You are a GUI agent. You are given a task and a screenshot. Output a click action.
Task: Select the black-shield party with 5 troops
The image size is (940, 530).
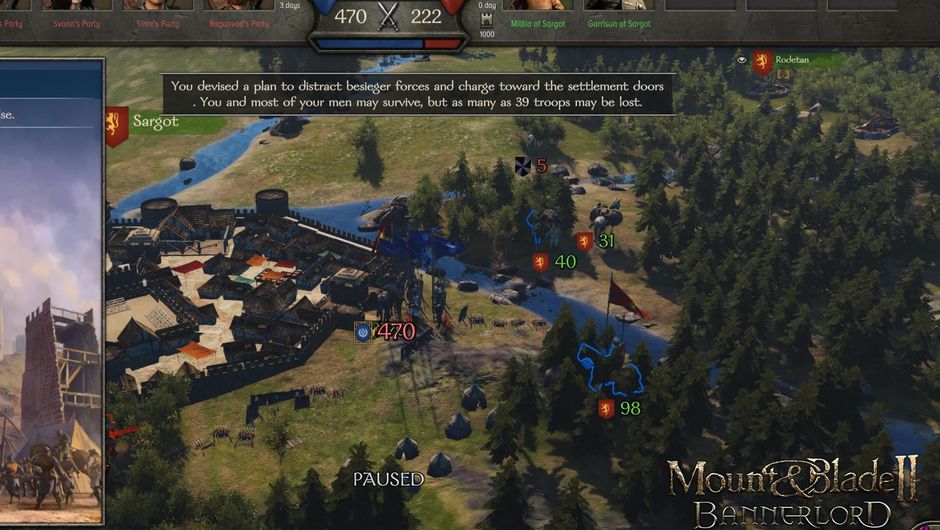coord(531,166)
